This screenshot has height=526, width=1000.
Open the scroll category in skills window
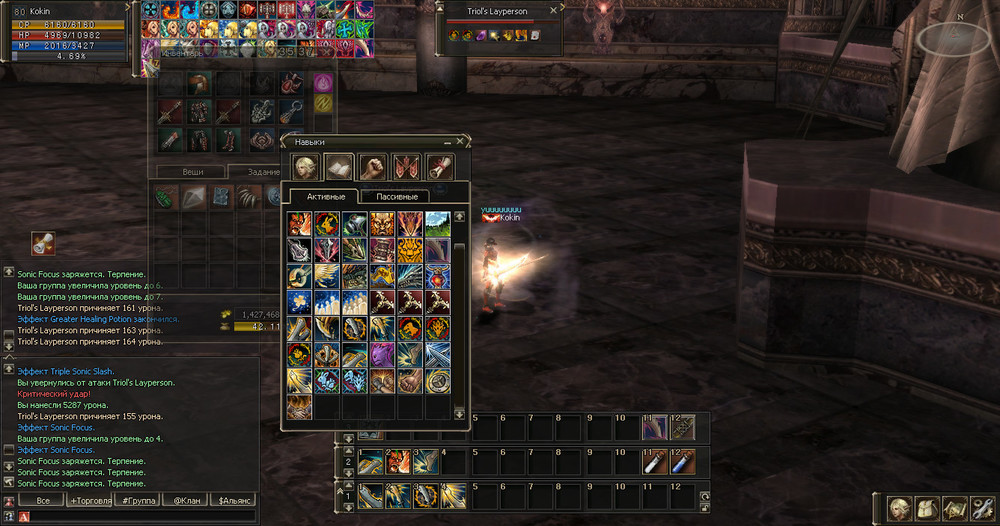[x=440, y=167]
